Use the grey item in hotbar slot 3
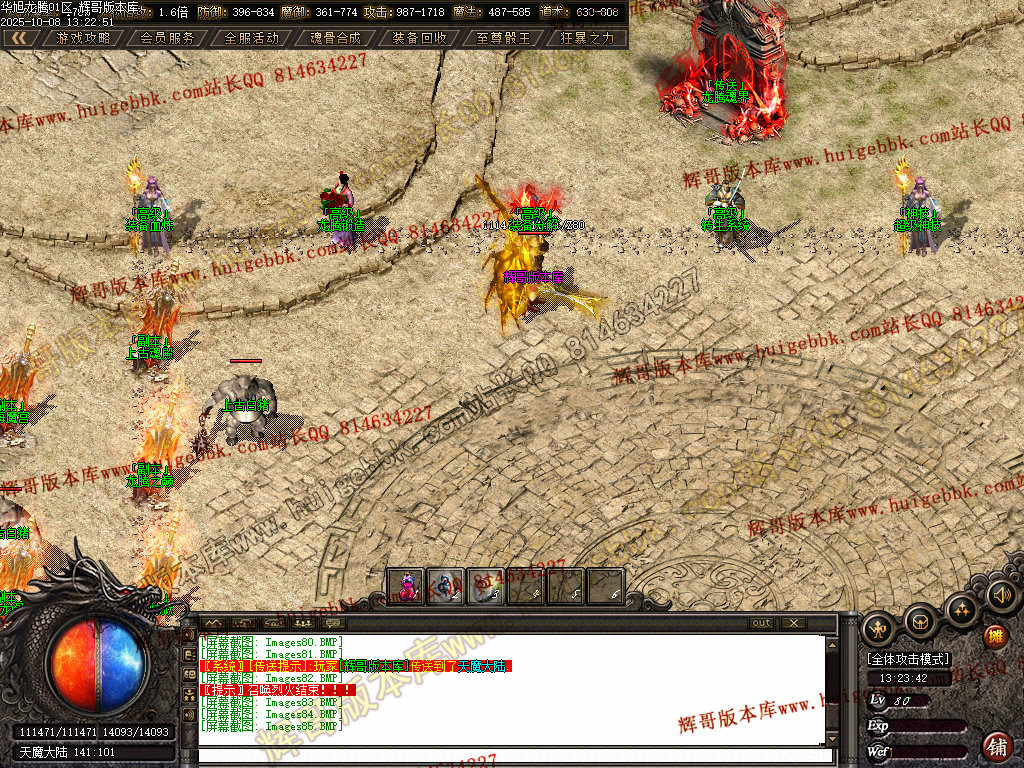Image resolution: width=1024 pixels, height=768 pixels. click(486, 586)
